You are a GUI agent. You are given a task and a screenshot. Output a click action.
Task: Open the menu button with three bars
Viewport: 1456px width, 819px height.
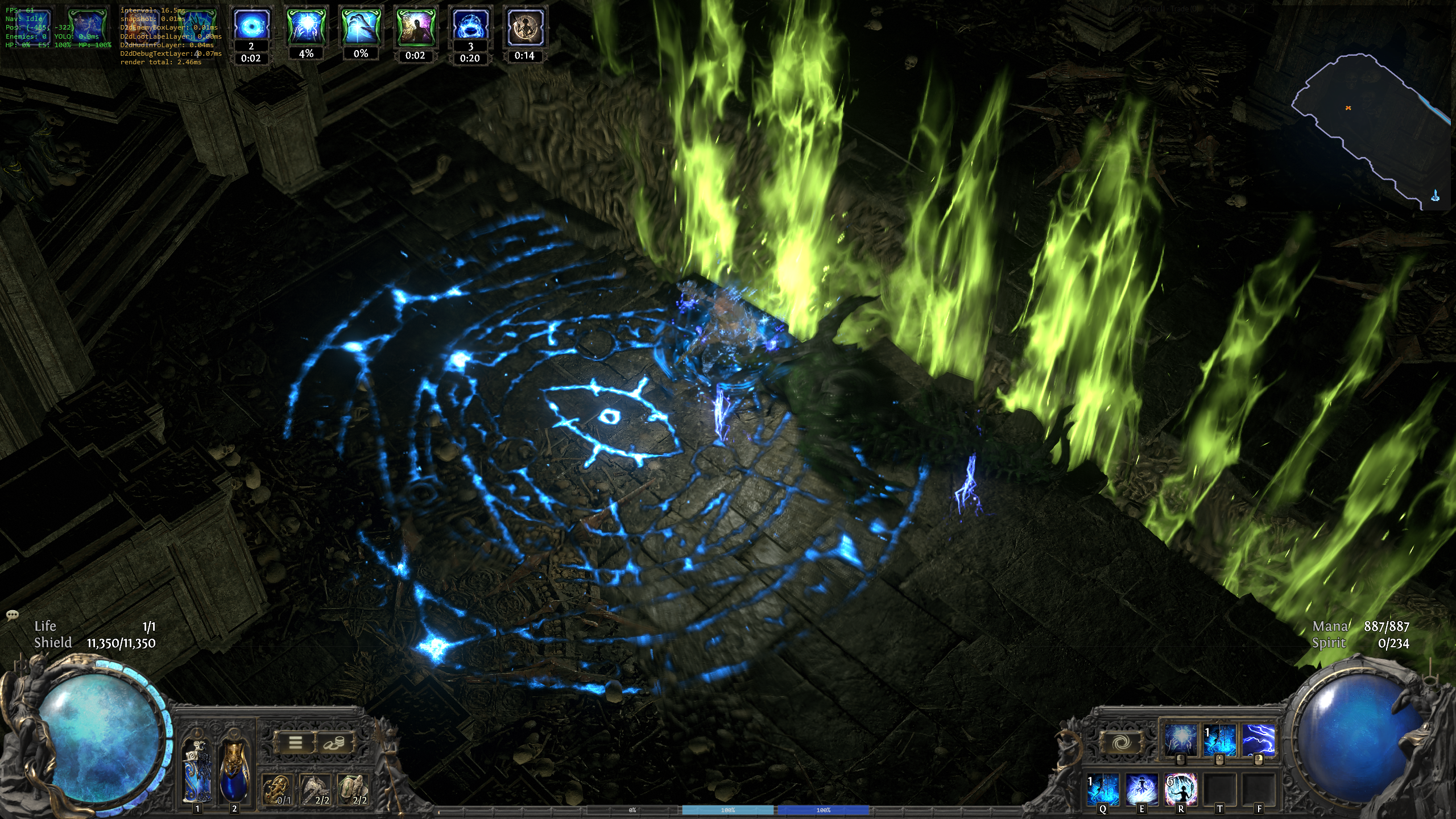coord(295,742)
